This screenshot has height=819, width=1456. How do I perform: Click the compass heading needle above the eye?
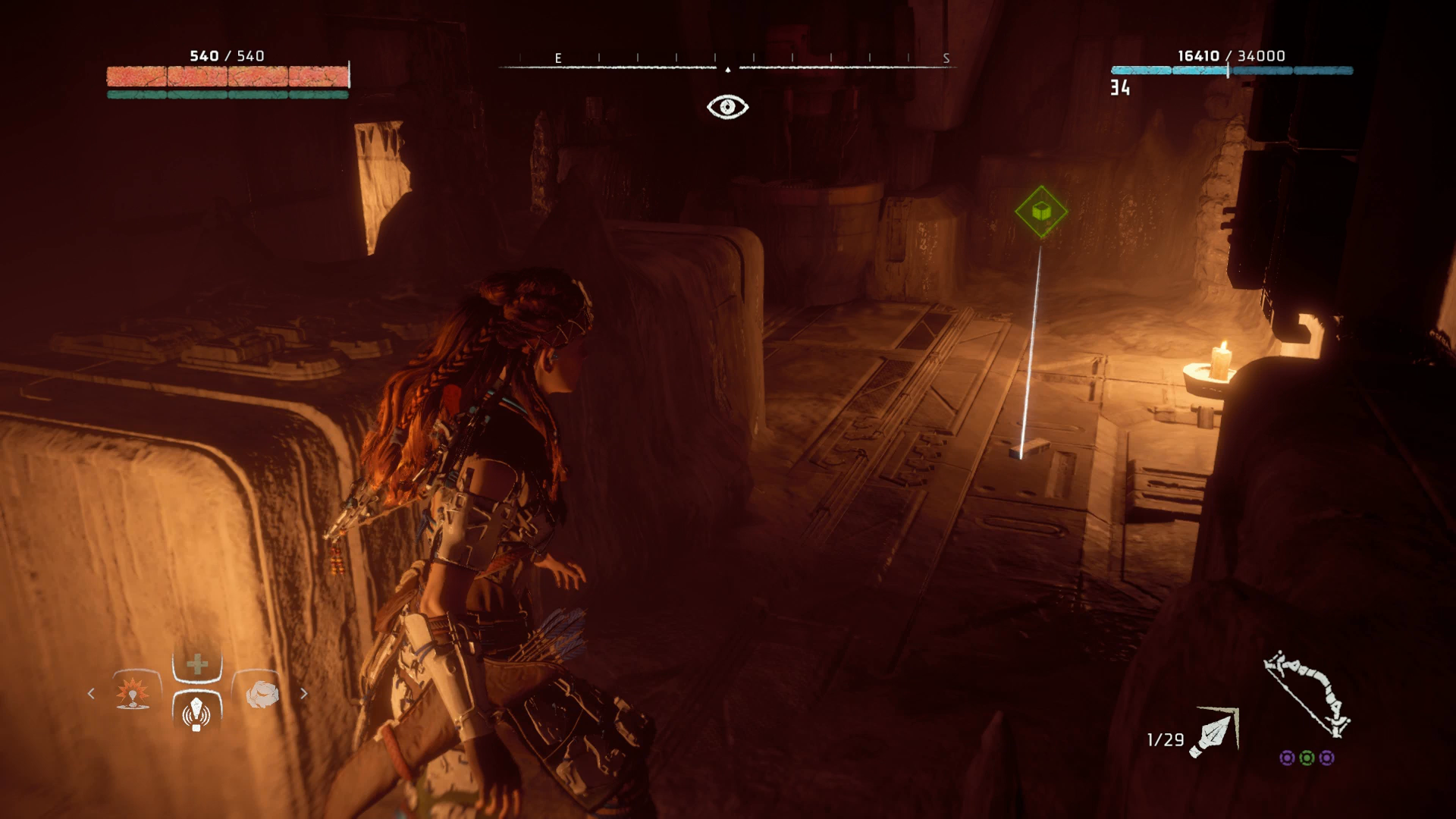(728, 68)
